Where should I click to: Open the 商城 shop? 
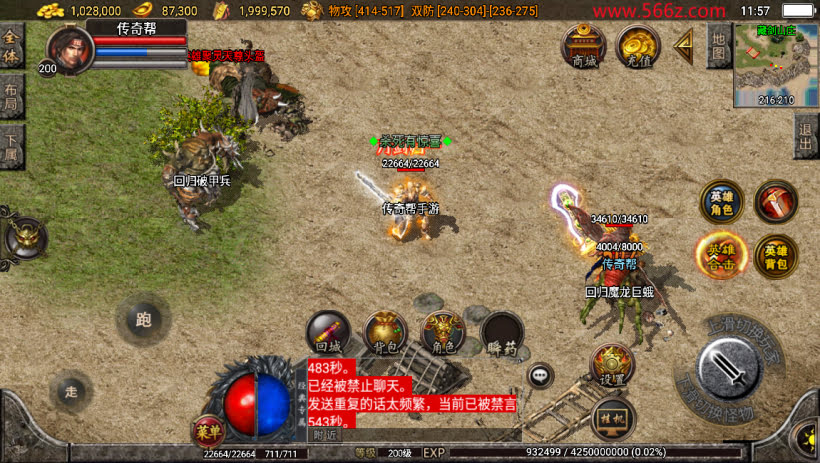(584, 46)
